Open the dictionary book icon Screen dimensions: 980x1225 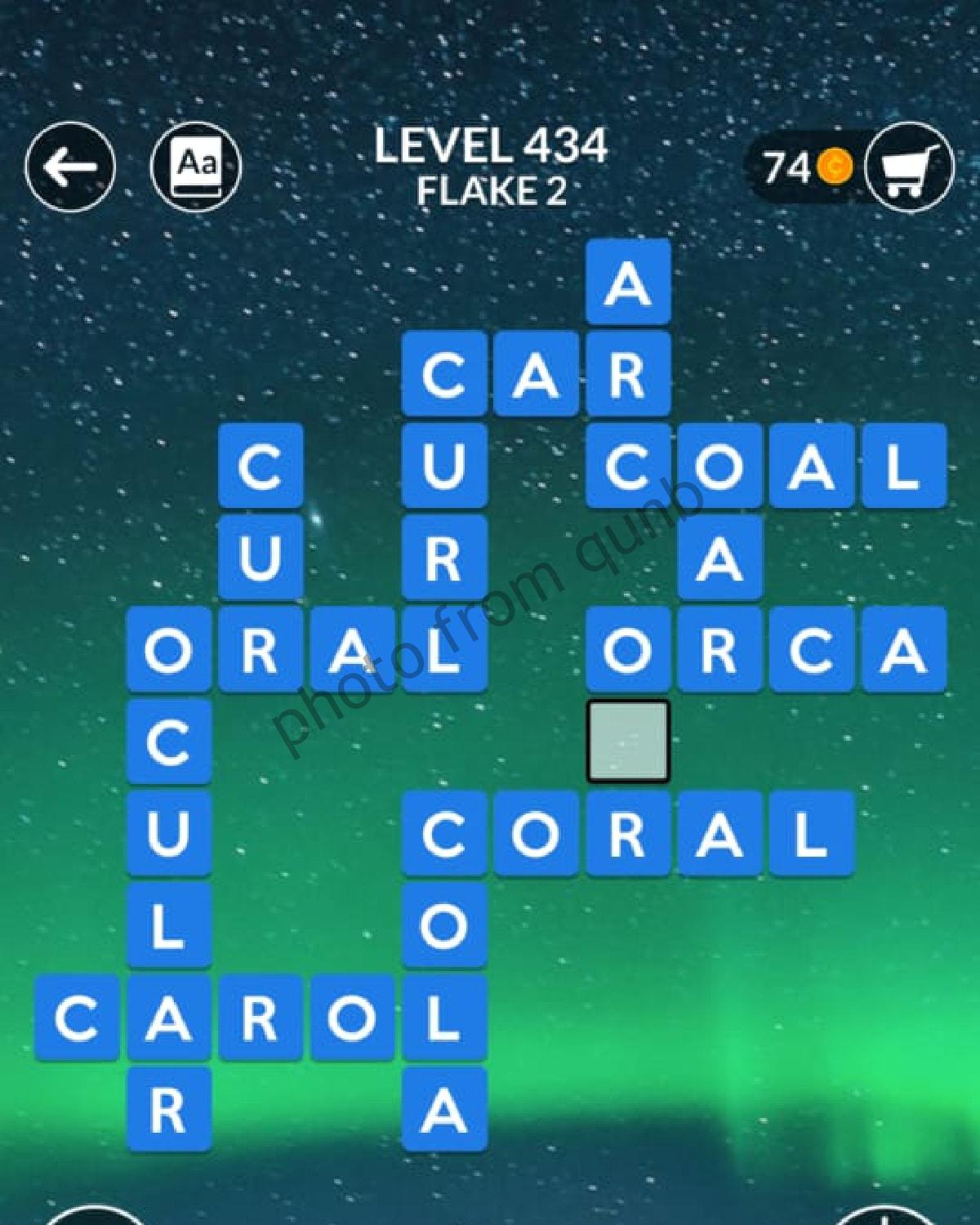[x=196, y=167]
